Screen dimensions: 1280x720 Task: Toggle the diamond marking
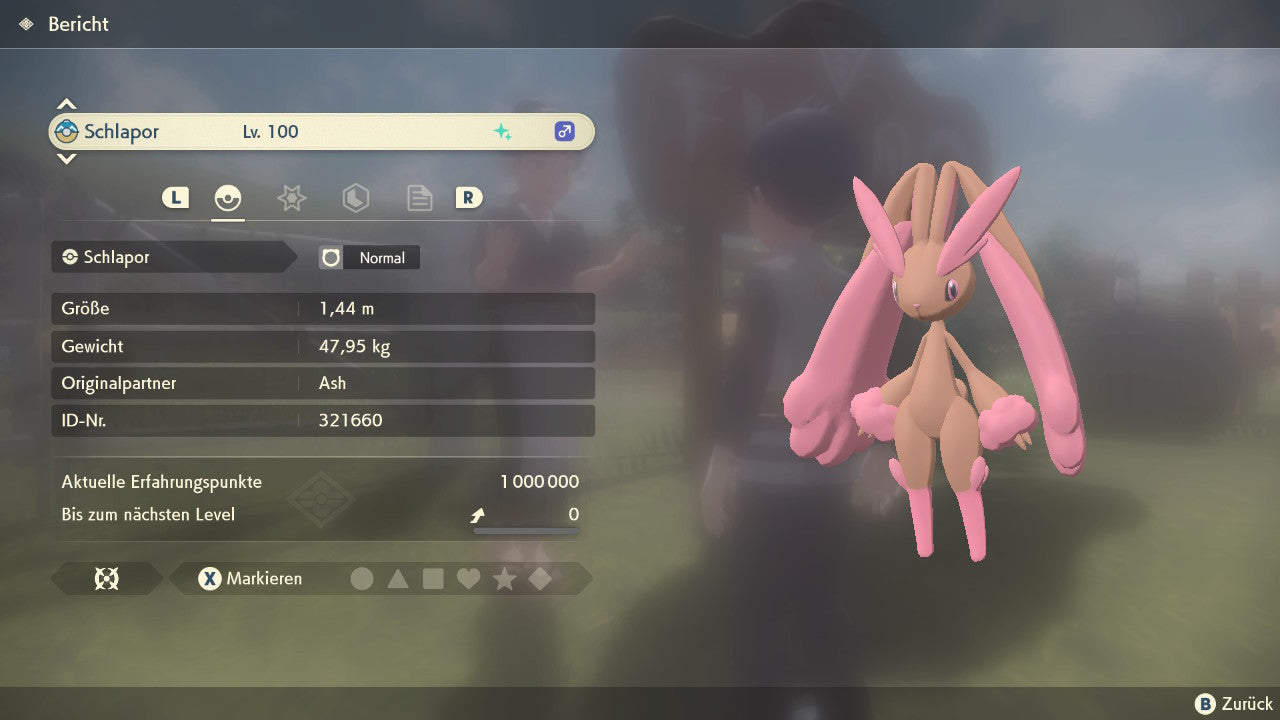(540, 578)
